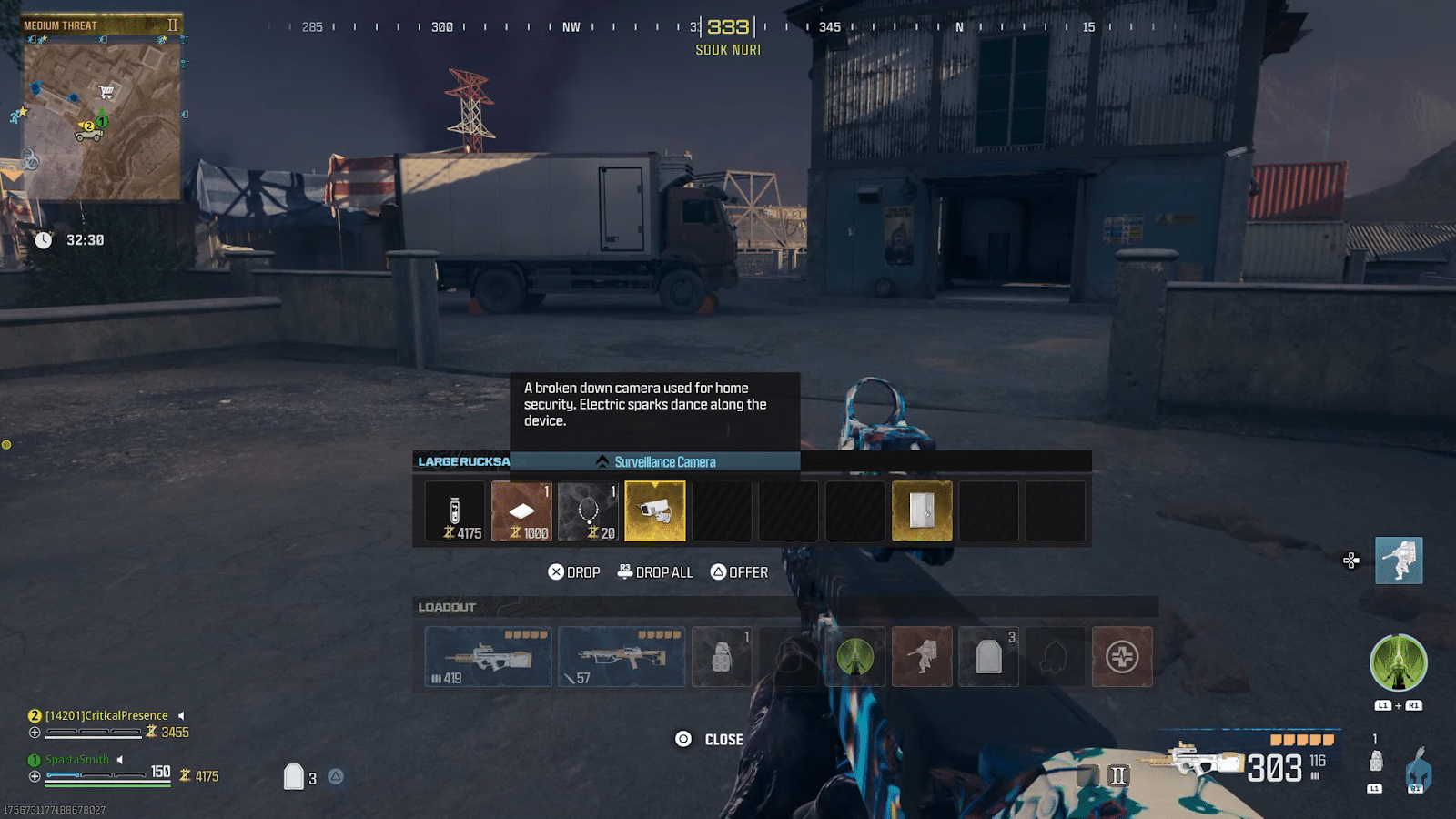The width and height of the screenshot is (1456, 819).
Task: Click the armor plate loadout slot showing 3
Action: [x=988, y=657]
